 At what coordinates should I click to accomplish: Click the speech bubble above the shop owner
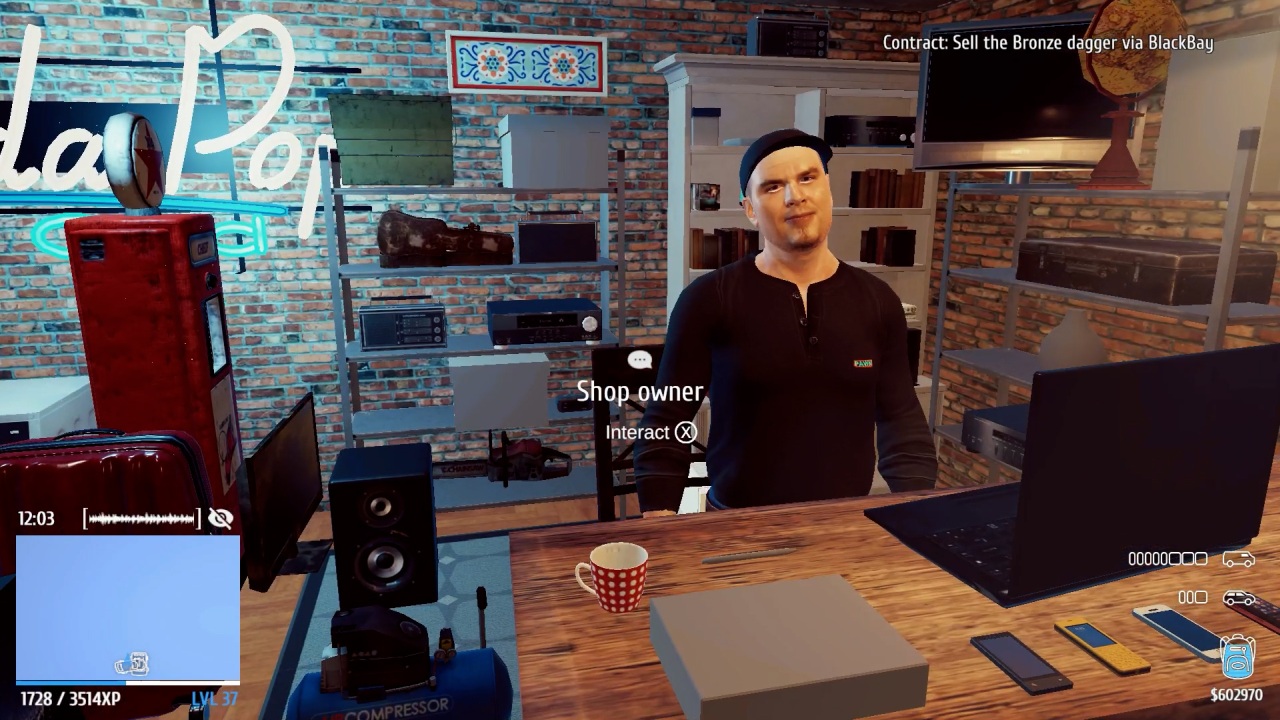click(639, 360)
